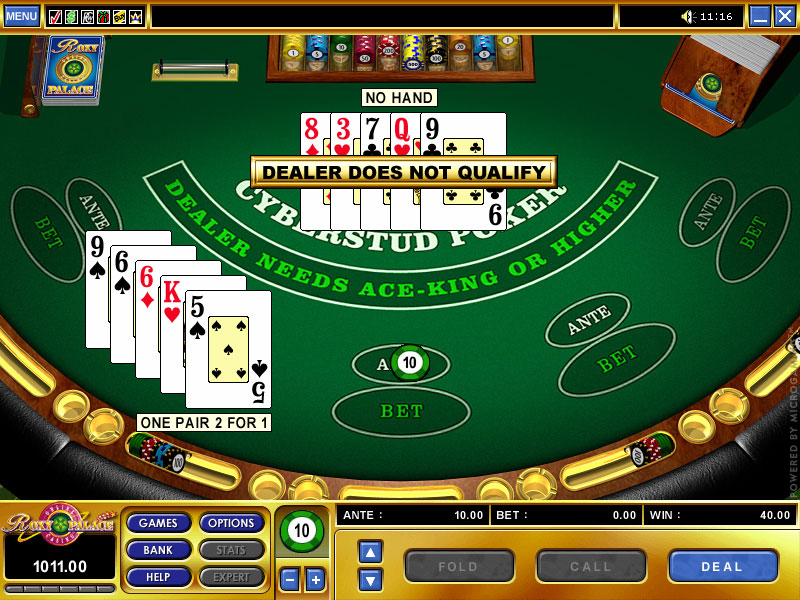Decrease chip size with the minus button
This screenshot has width=800, height=600.
[288, 579]
